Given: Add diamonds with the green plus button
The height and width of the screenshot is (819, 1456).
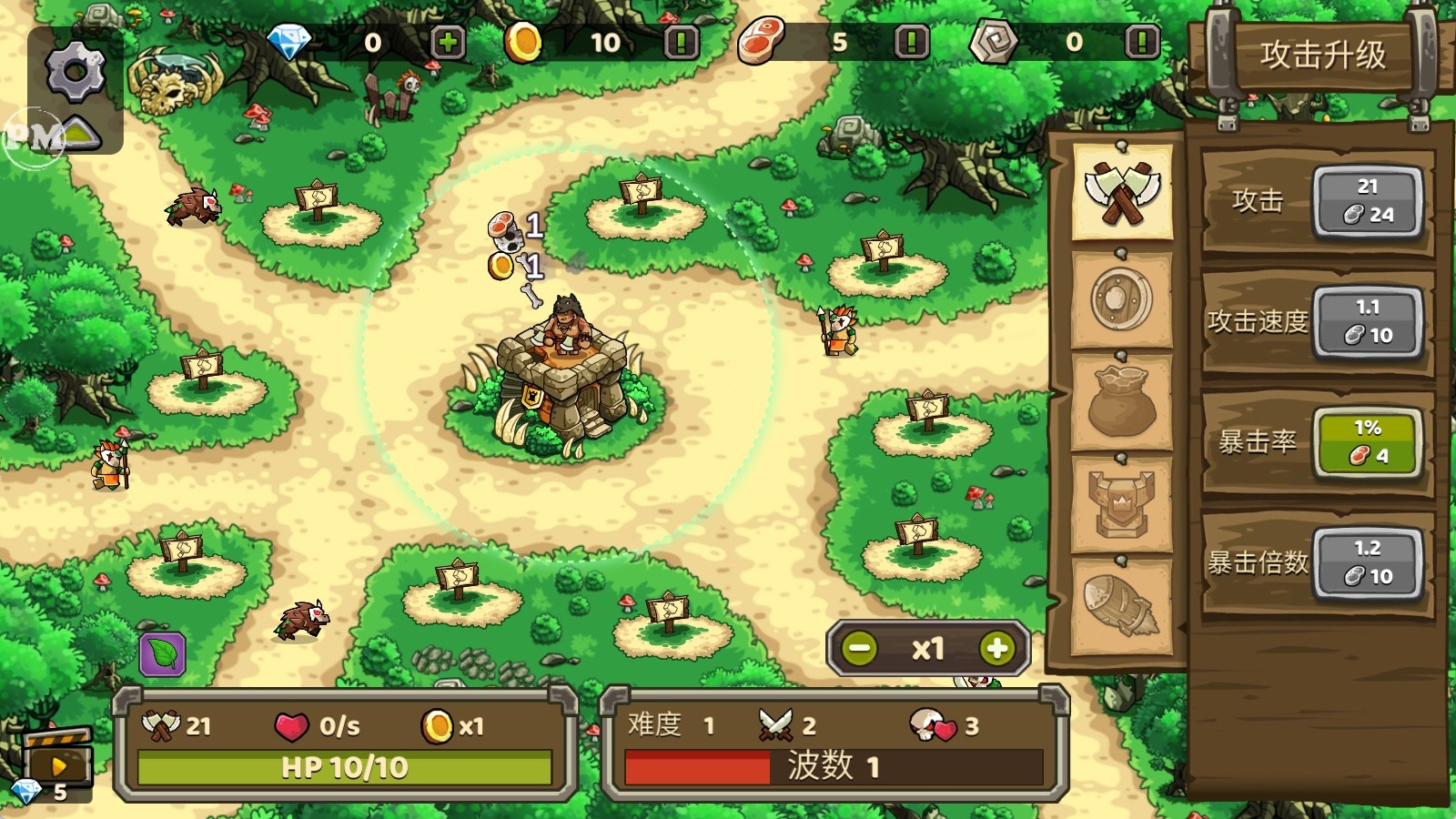Looking at the screenshot, I should click(x=447, y=43).
